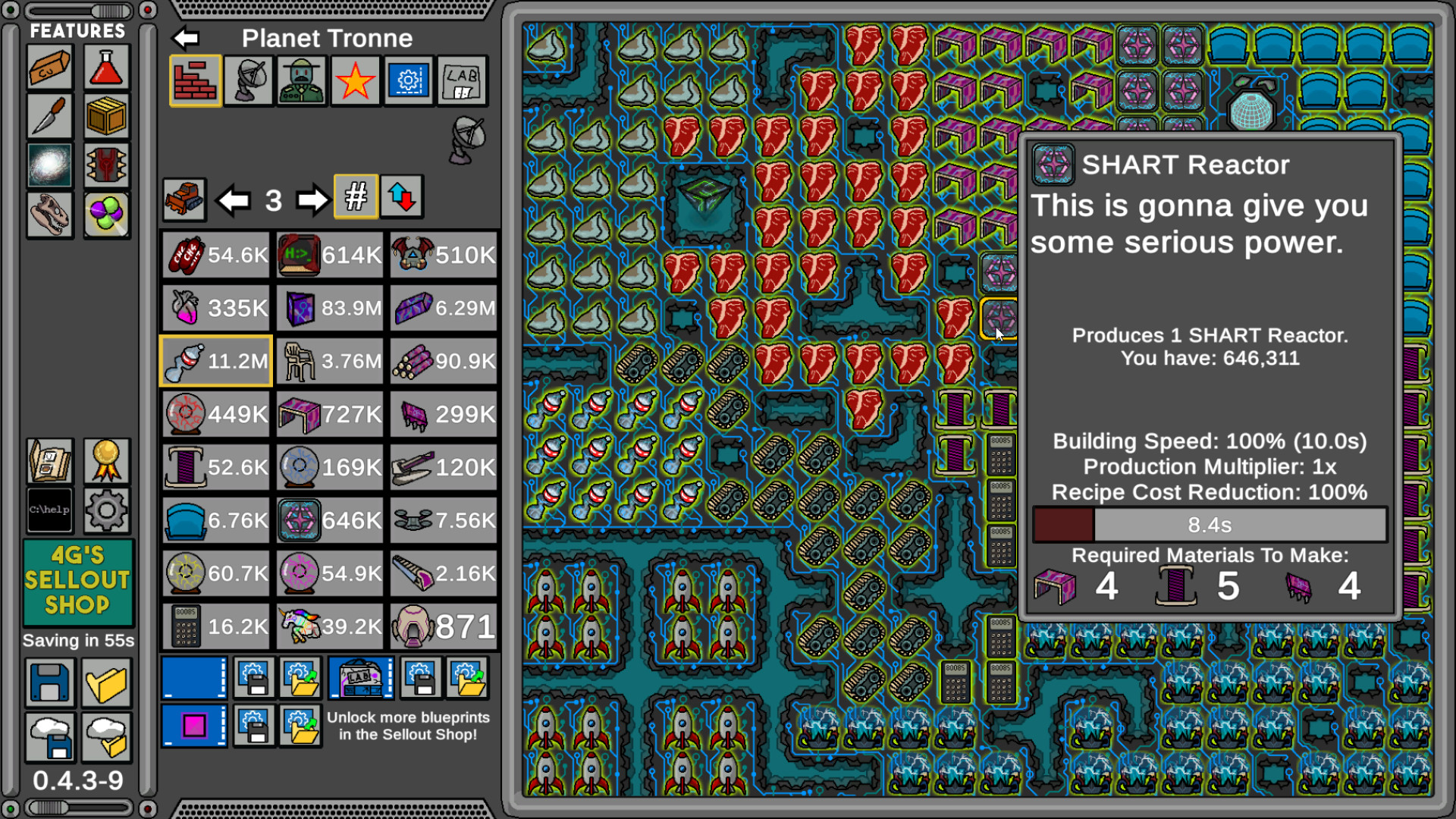Click the back arrow to leave Planet Tronne
The height and width of the screenshot is (819, 1456).
187,37
